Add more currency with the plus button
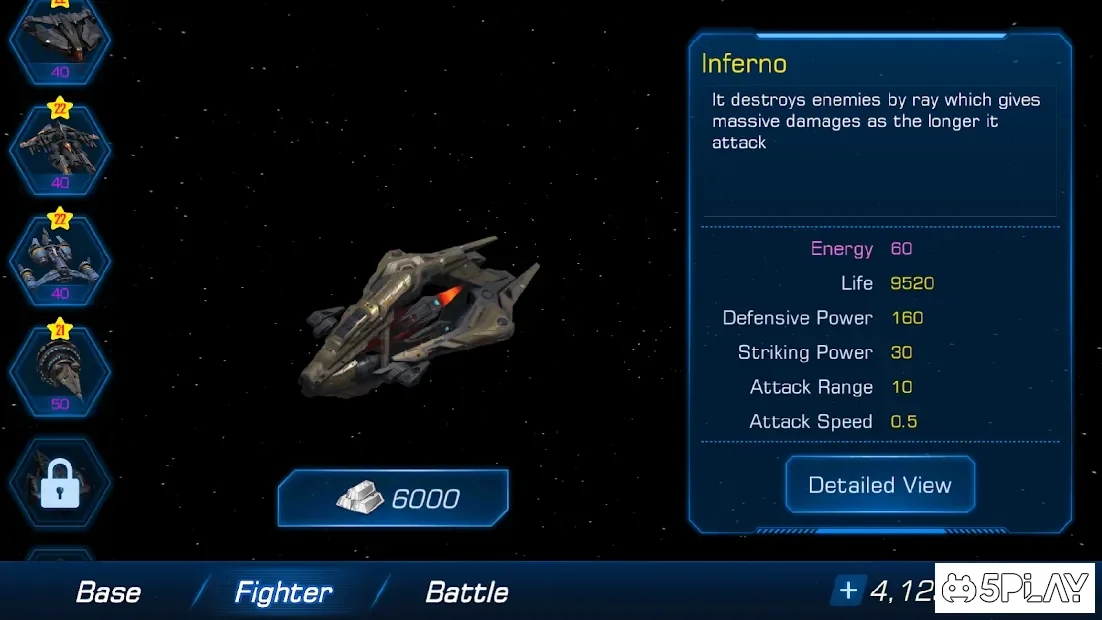 (x=848, y=591)
